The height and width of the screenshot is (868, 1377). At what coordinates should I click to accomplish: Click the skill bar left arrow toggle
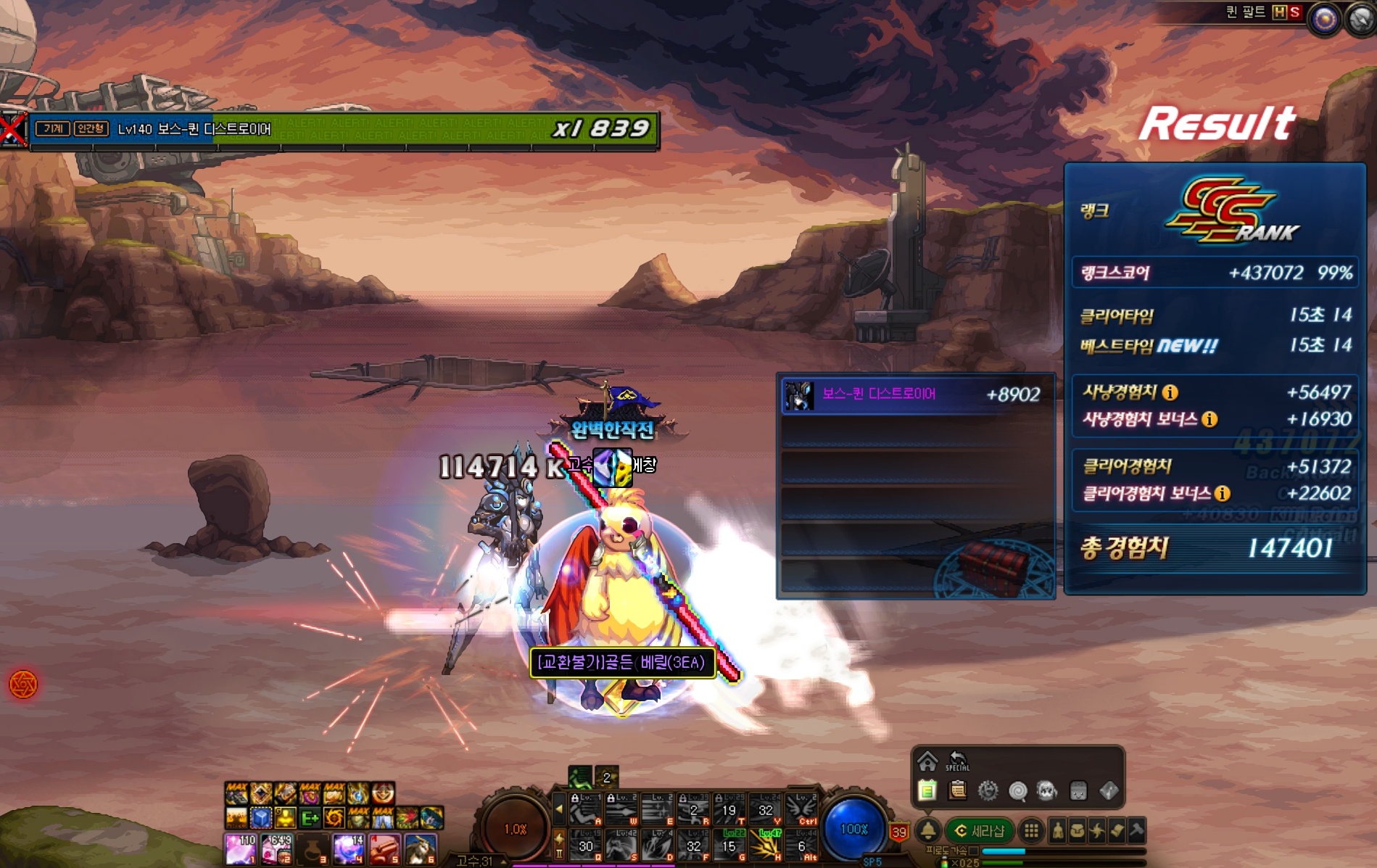point(559,809)
